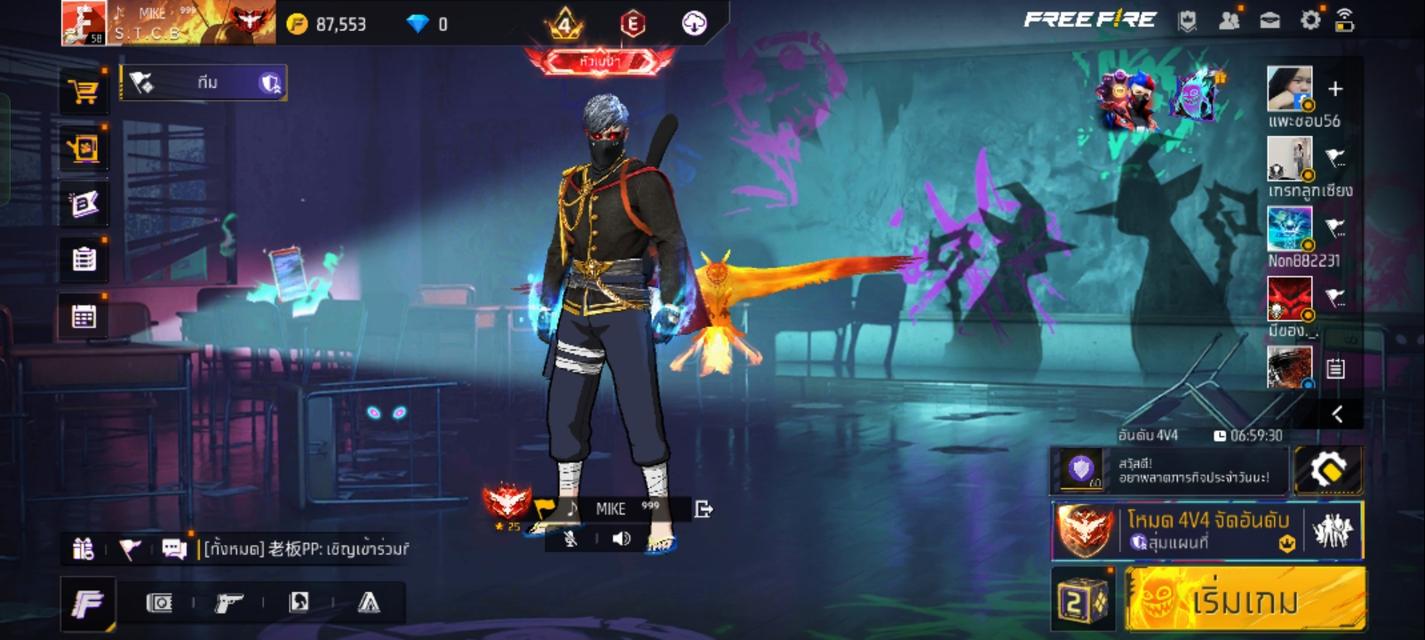Toggle the microphone mute icon
Screen dimensions: 1425x640
point(571,539)
